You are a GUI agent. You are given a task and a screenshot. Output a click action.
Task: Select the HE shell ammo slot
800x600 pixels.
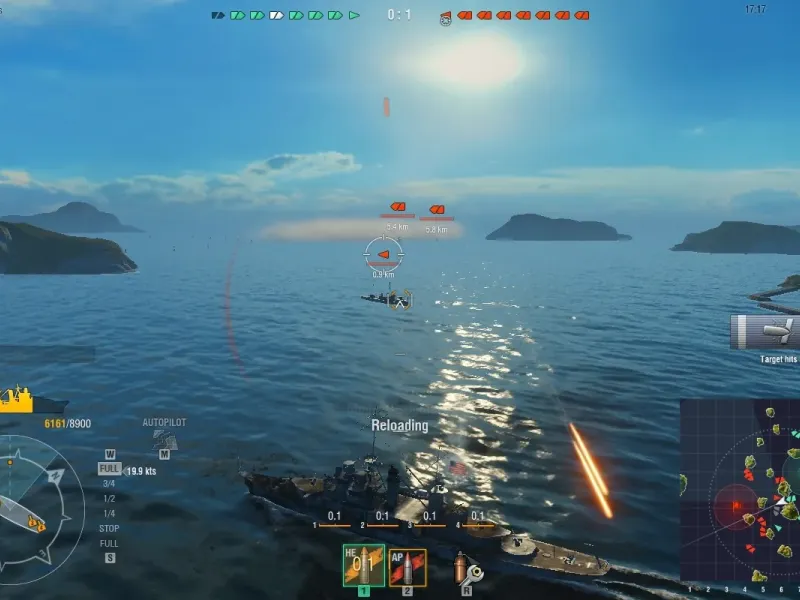tap(363, 566)
